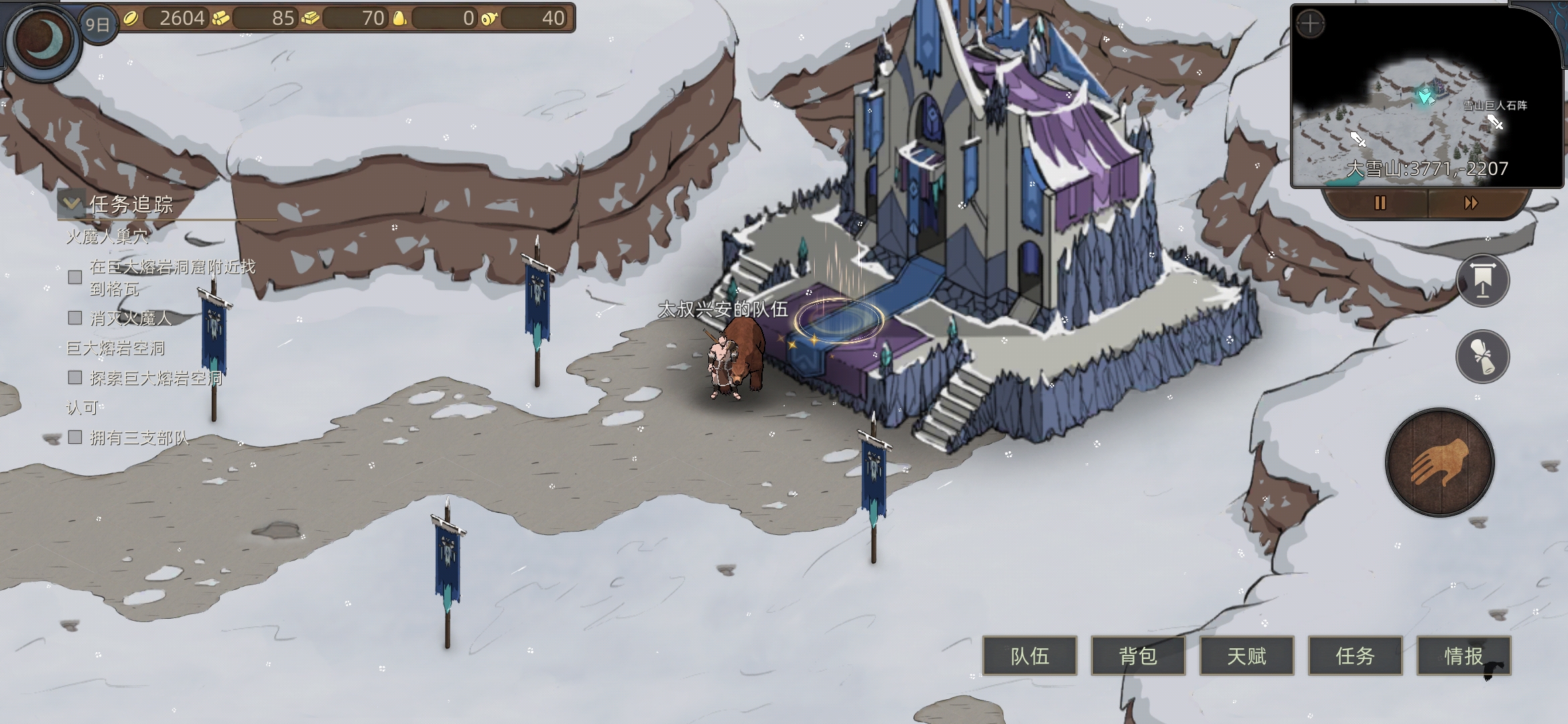Tap the hand interact button
This screenshot has height=724, width=1568.
(x=1439, y=463)
